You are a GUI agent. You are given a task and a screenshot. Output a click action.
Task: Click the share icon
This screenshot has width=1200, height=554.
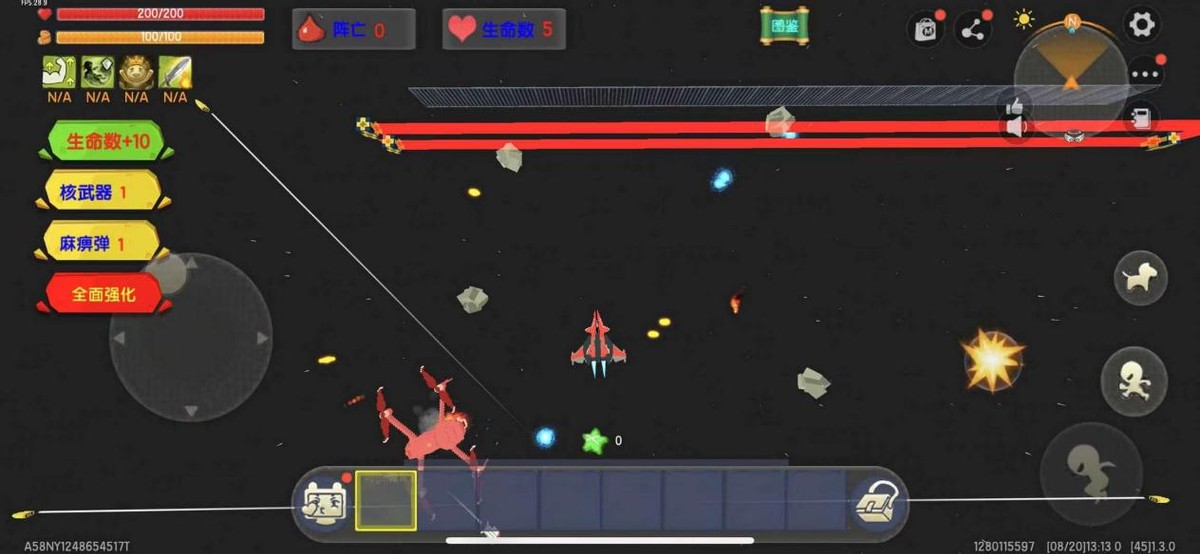(973, 30)
